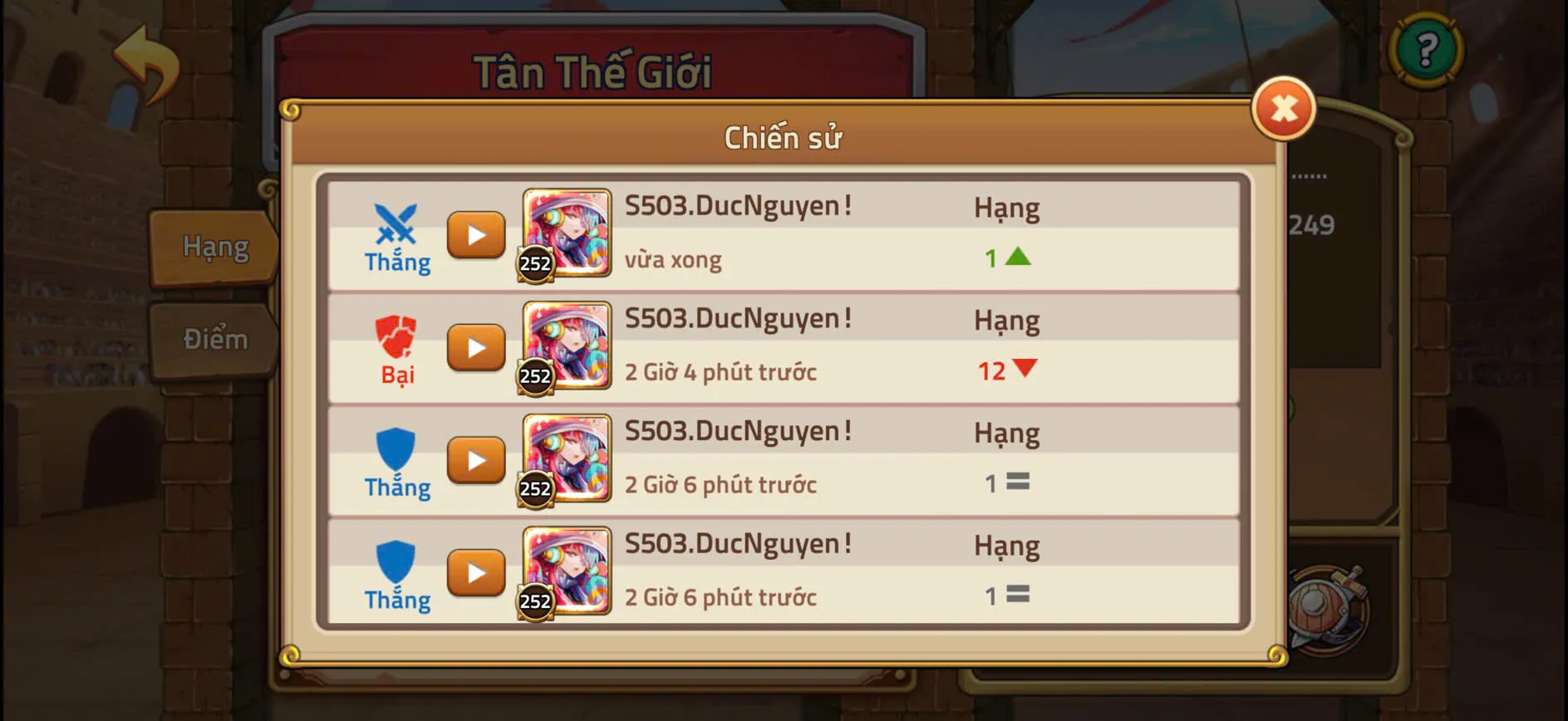1568x721 pixels.
Task: Play the replay of the 'Bại' battle
Action: click(476, 348)
